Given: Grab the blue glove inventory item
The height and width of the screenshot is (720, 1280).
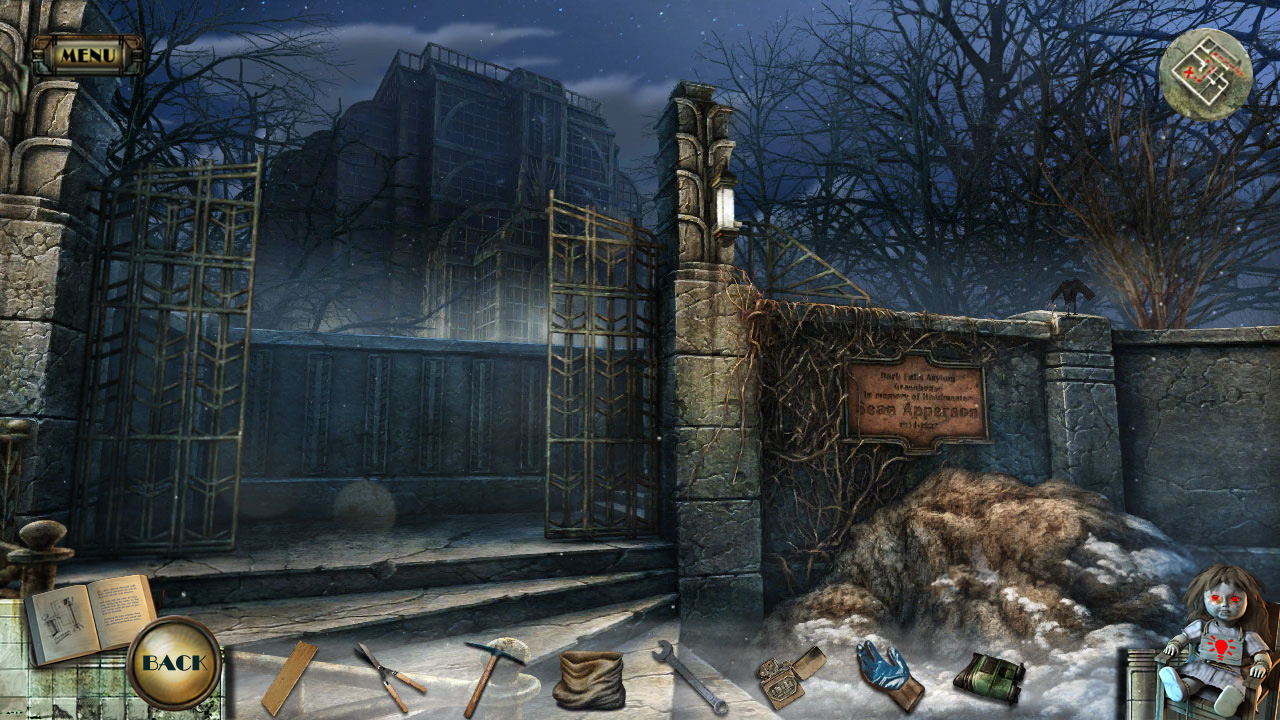Looking at the screenshot, I should click(x=884, y=673).
